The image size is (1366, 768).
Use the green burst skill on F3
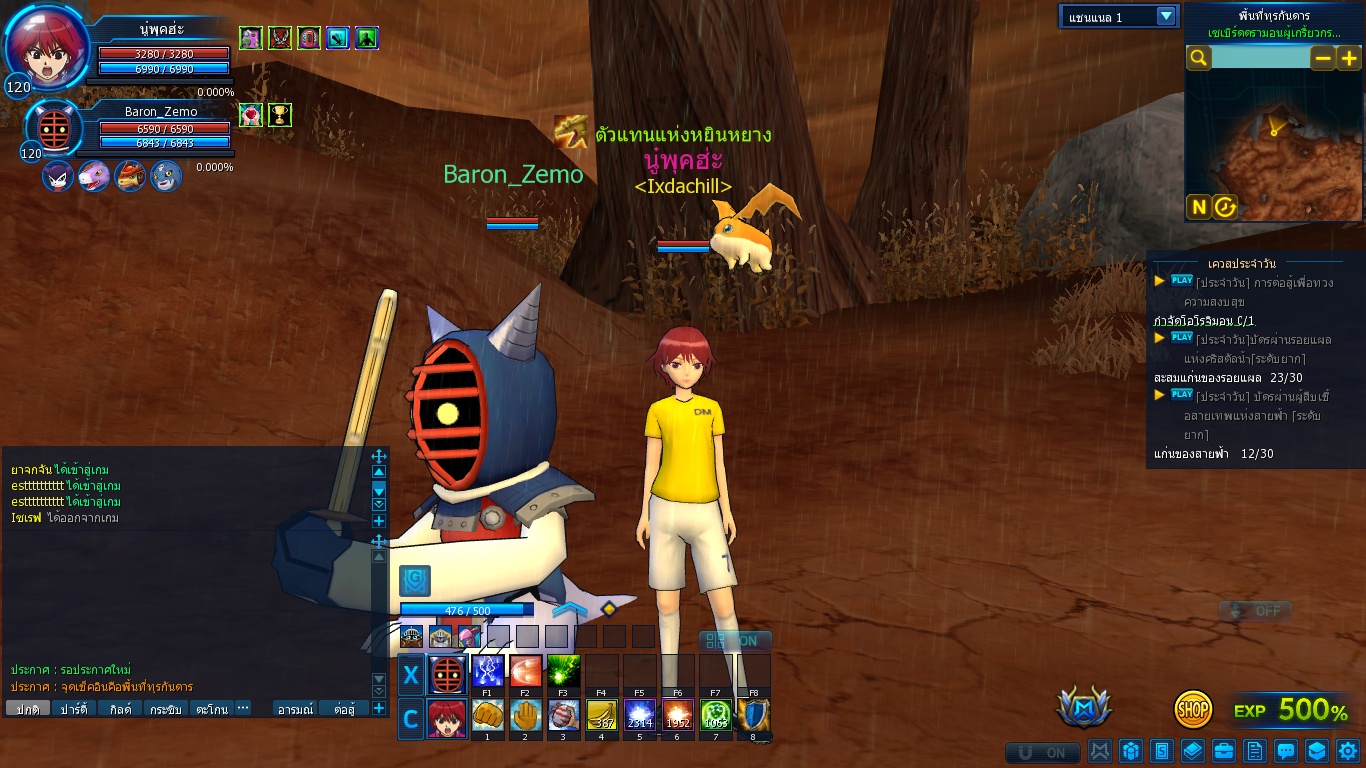tap(563, 670)
